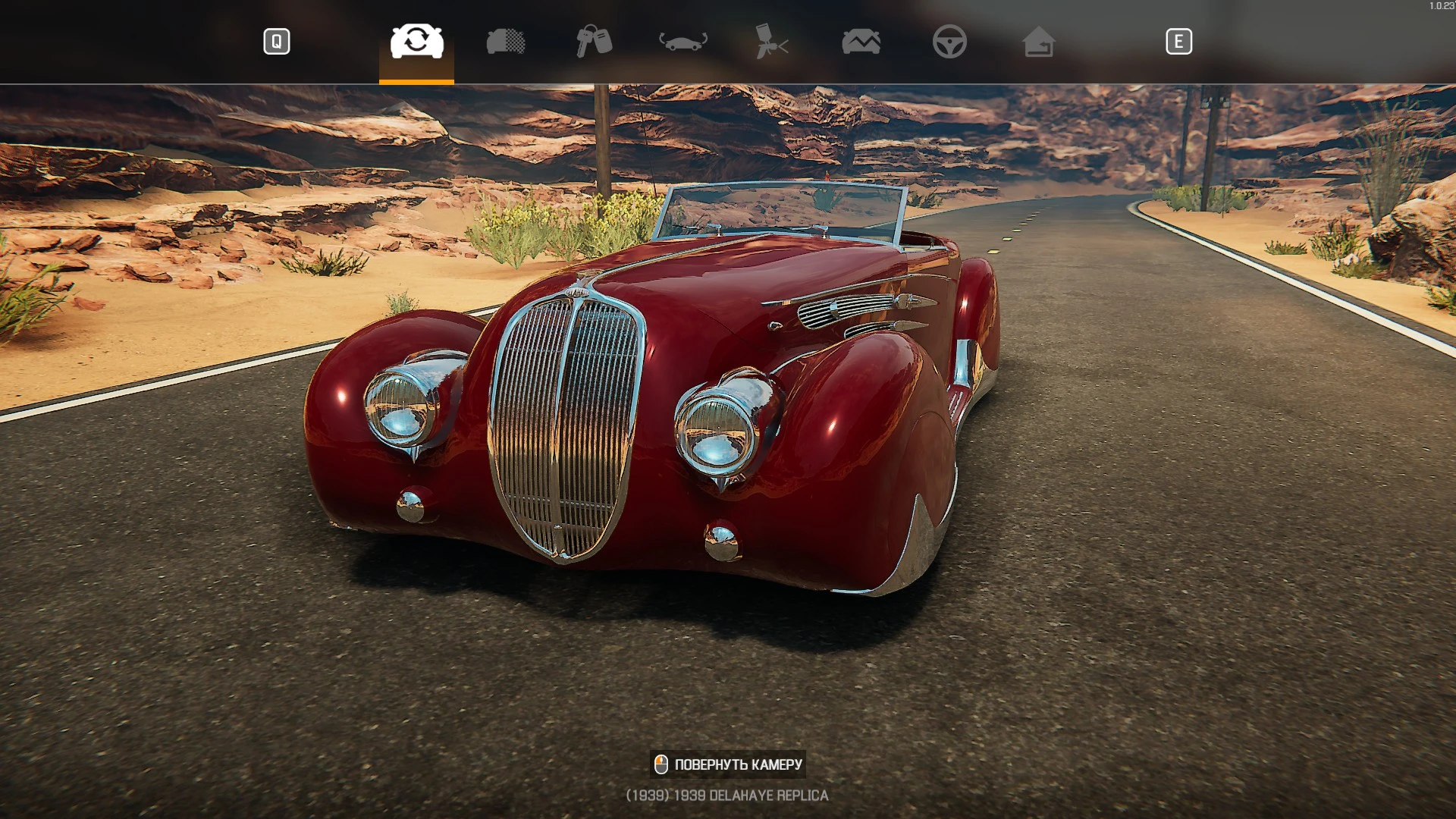Click the 1939 DELAHAYE REPLICA name label
Viewport: 1456px width, 819px height.
(x=727, y=795)
